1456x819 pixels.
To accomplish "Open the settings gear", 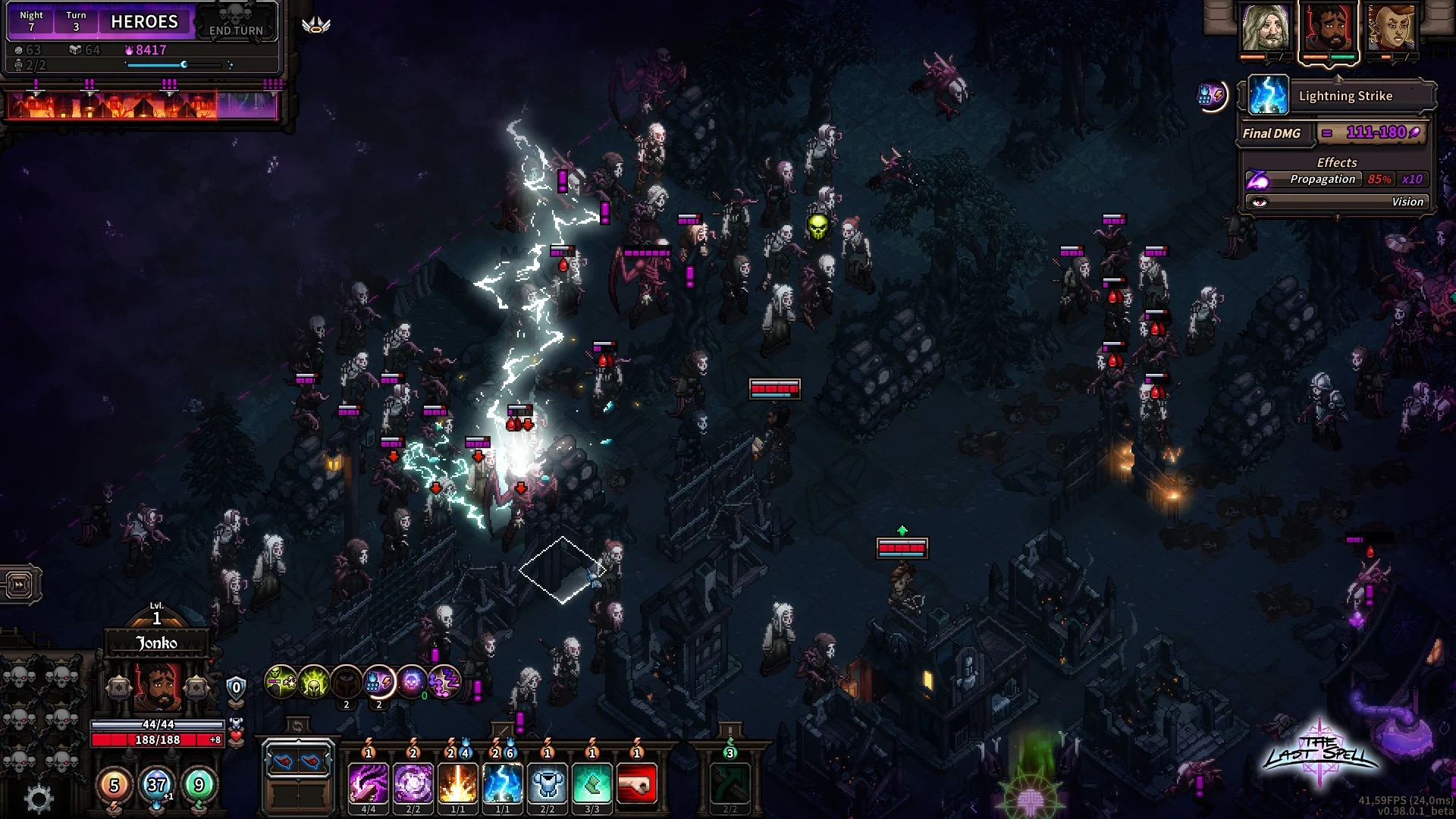I will (39, 798).
